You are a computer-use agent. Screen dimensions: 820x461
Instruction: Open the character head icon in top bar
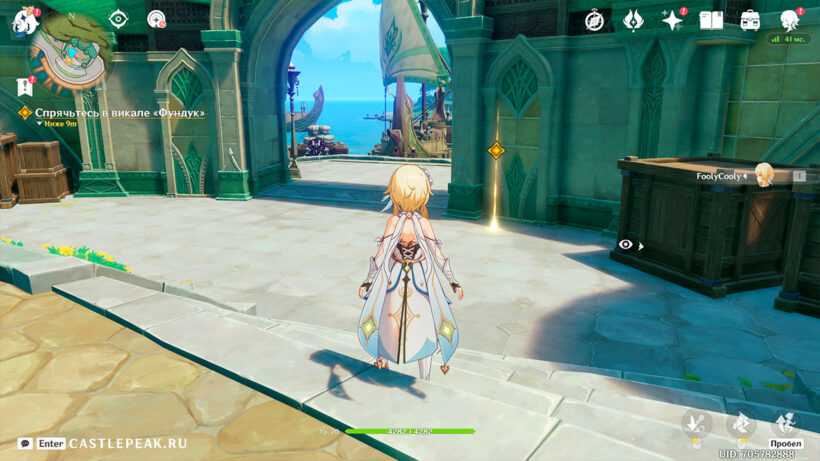point(789,20)
